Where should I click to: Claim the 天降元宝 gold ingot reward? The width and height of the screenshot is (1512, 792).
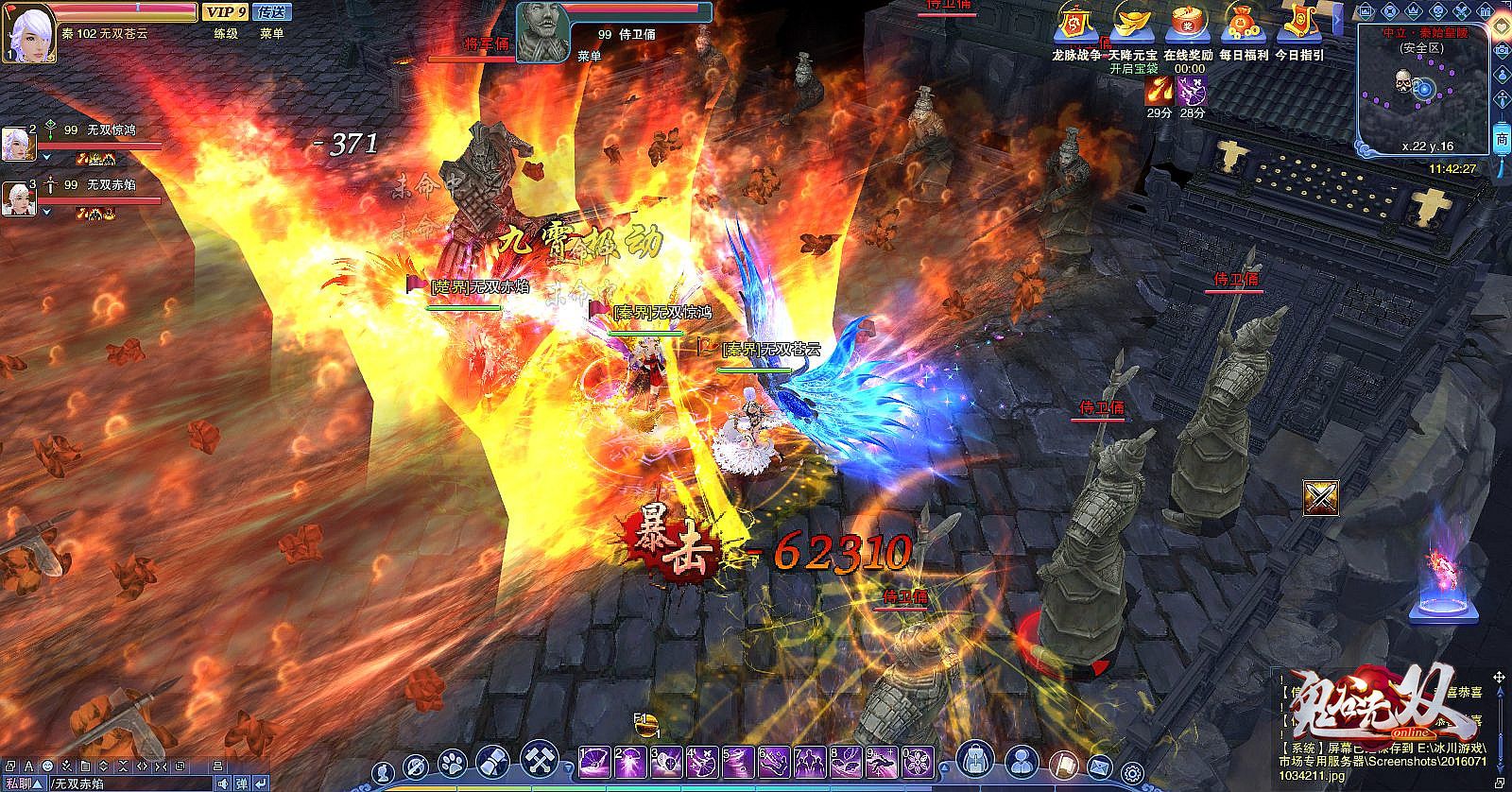(x=1132, y=25)
